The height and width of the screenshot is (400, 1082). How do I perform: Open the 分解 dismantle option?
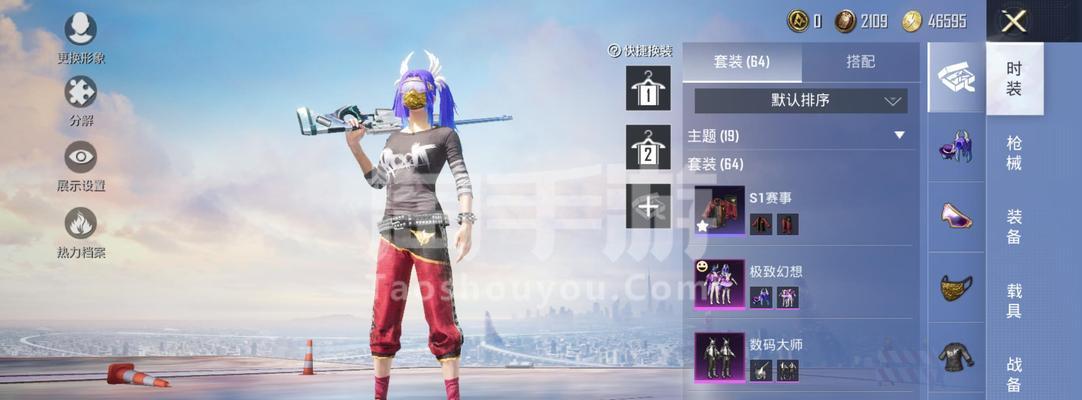80,92
